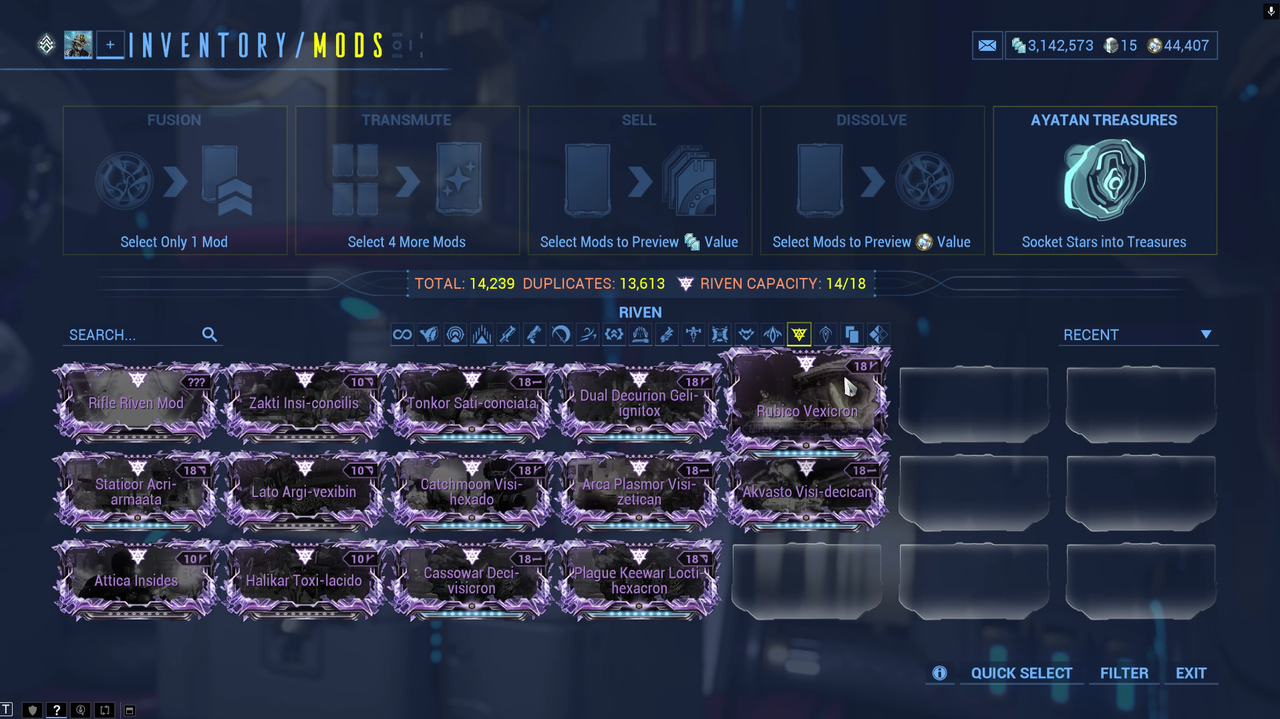Click the mod search field
Image resolution: width=1280 pixels, height=719 pixels.
[x=132, y=335]
